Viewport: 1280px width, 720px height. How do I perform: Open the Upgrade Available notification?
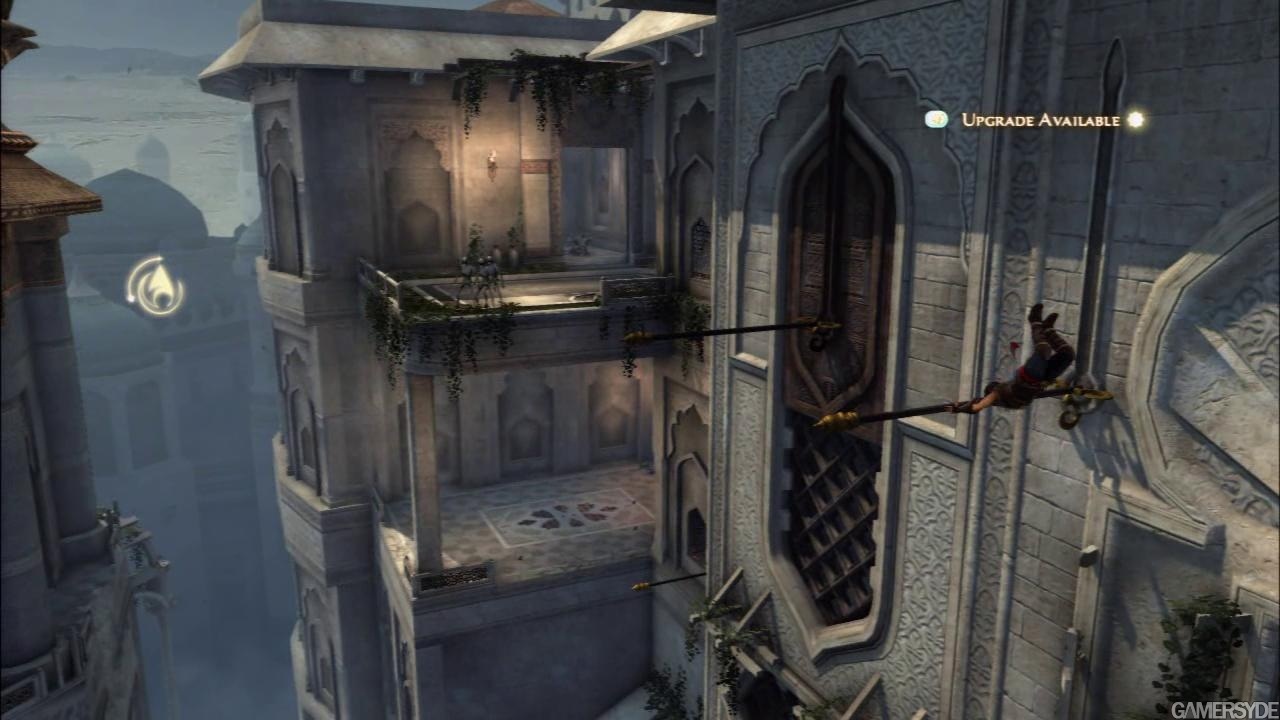click(1039, 120)
